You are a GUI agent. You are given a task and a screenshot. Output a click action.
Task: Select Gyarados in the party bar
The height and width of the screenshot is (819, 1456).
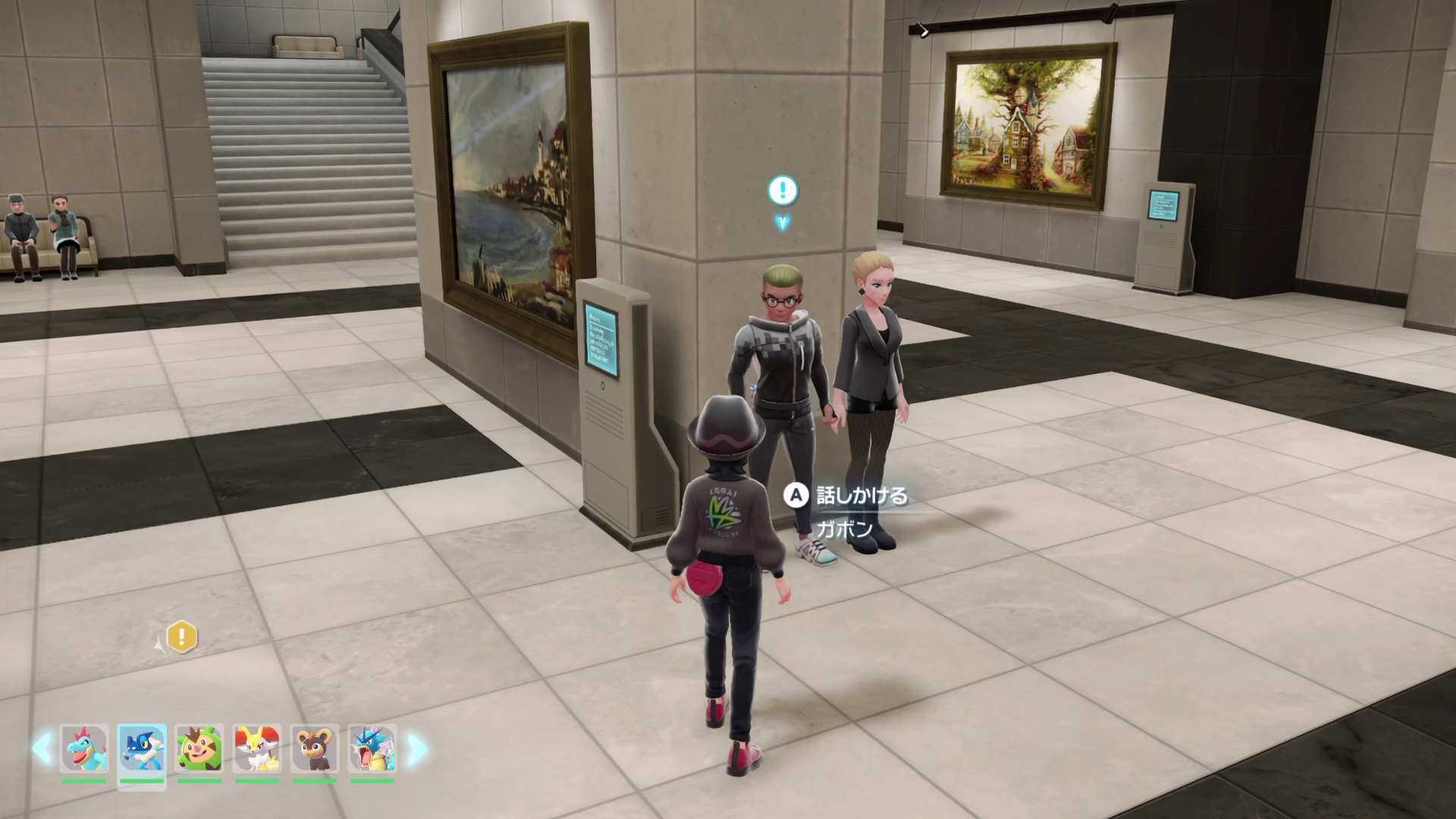(372, 748)
